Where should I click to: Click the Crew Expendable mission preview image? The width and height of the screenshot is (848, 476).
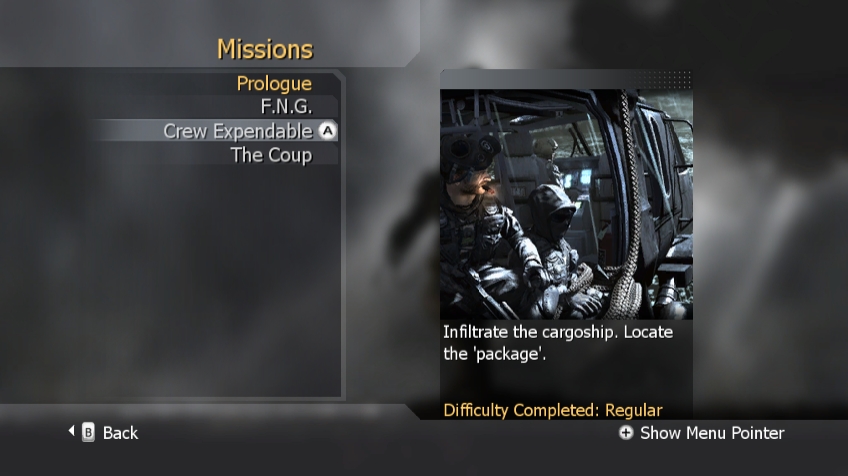click(x=566, y=204)
